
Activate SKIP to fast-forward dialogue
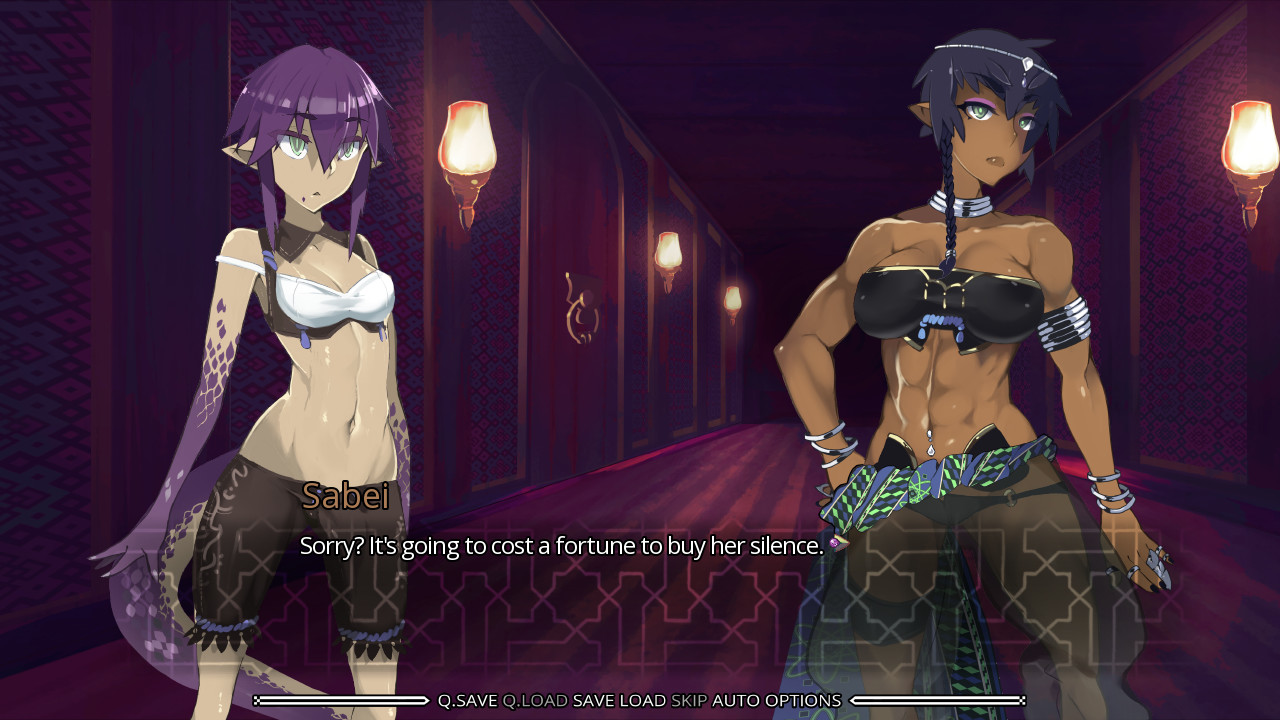pyautogui.click(x=689, y=701)
